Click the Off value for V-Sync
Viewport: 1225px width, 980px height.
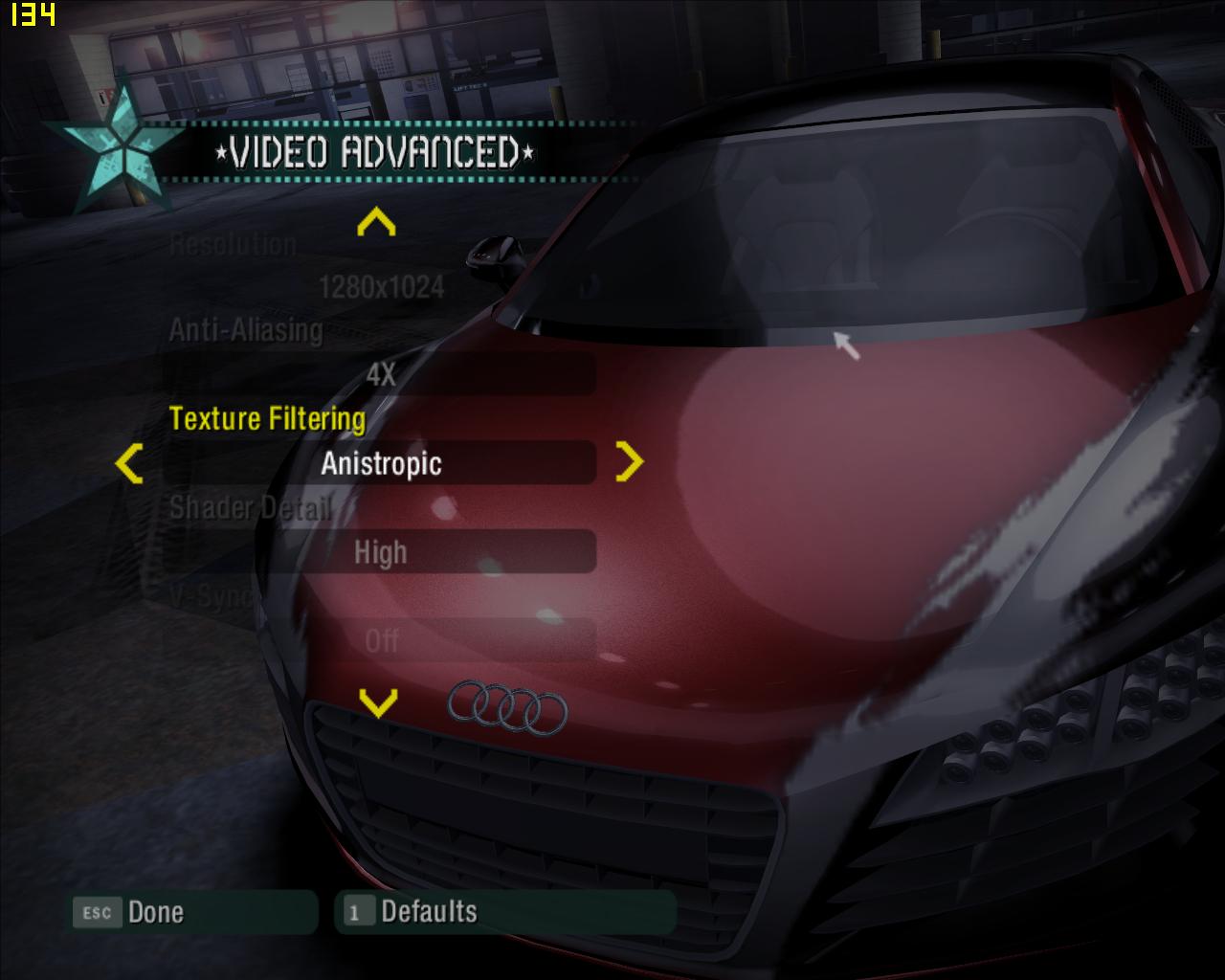(x=381, y=640)
